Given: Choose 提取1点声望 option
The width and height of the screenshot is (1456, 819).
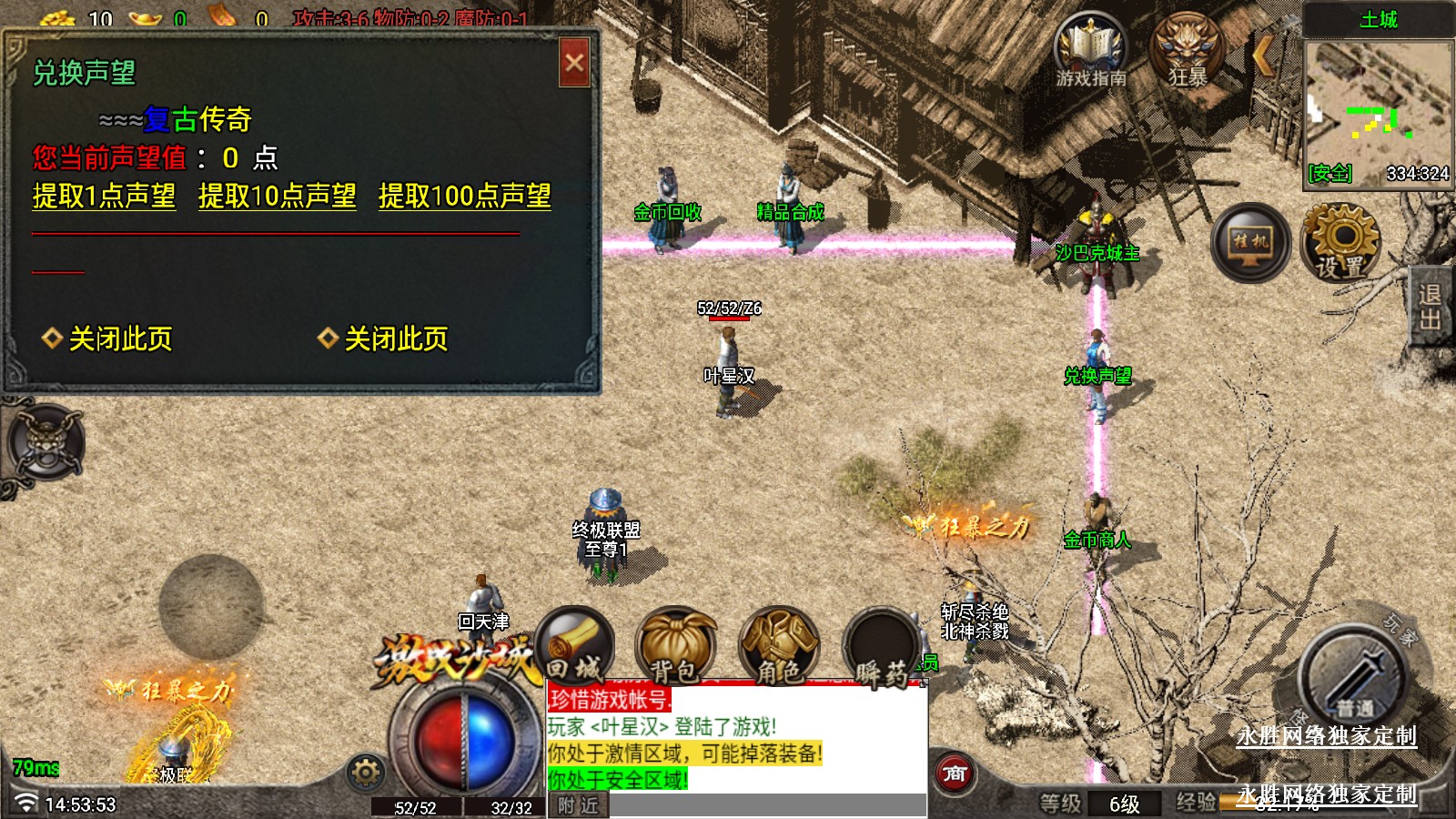Looking at the screenshot, I should (x=104, y=196).
